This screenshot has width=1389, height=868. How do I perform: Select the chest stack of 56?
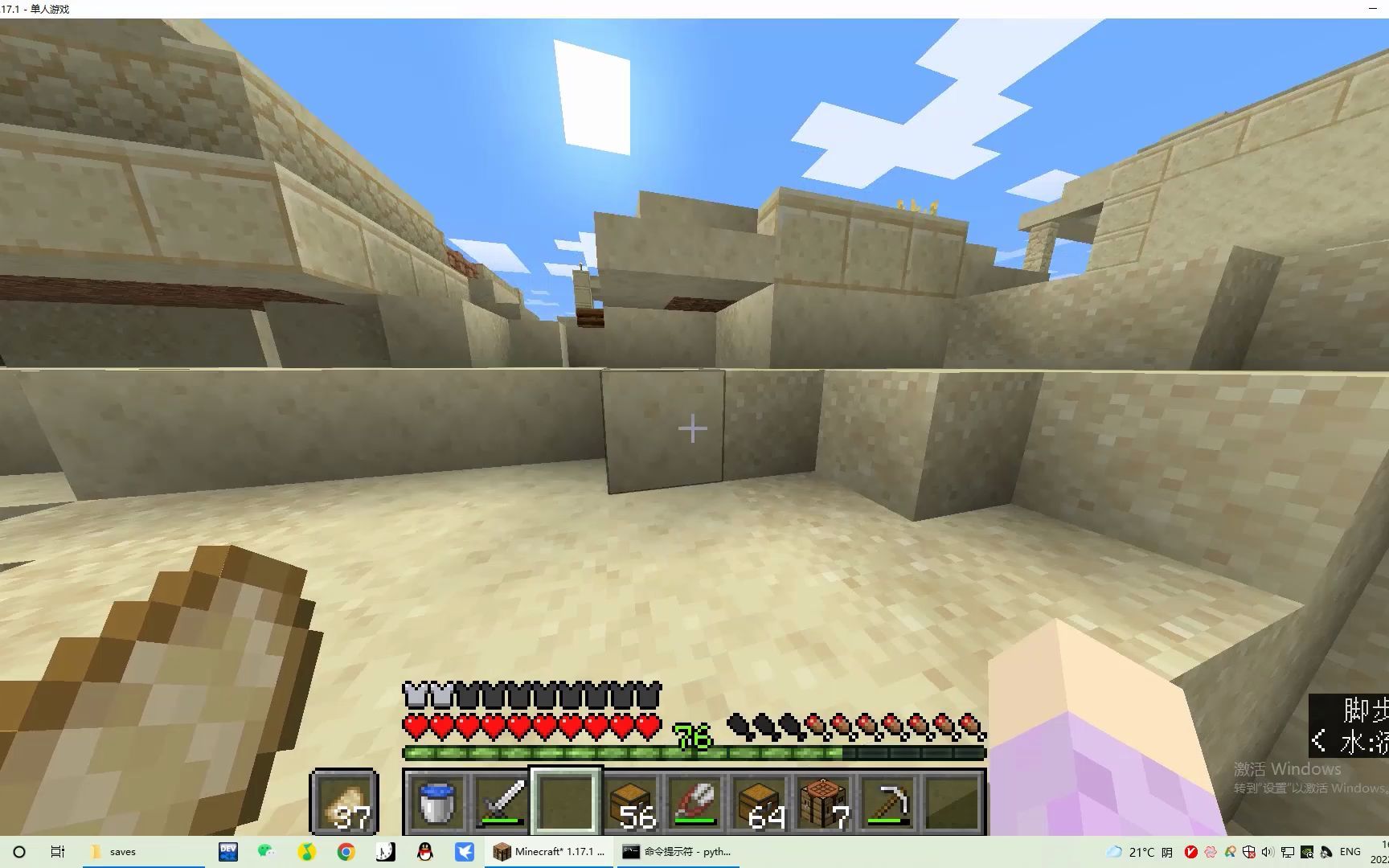pyautogui.click(x=631, y=802)
